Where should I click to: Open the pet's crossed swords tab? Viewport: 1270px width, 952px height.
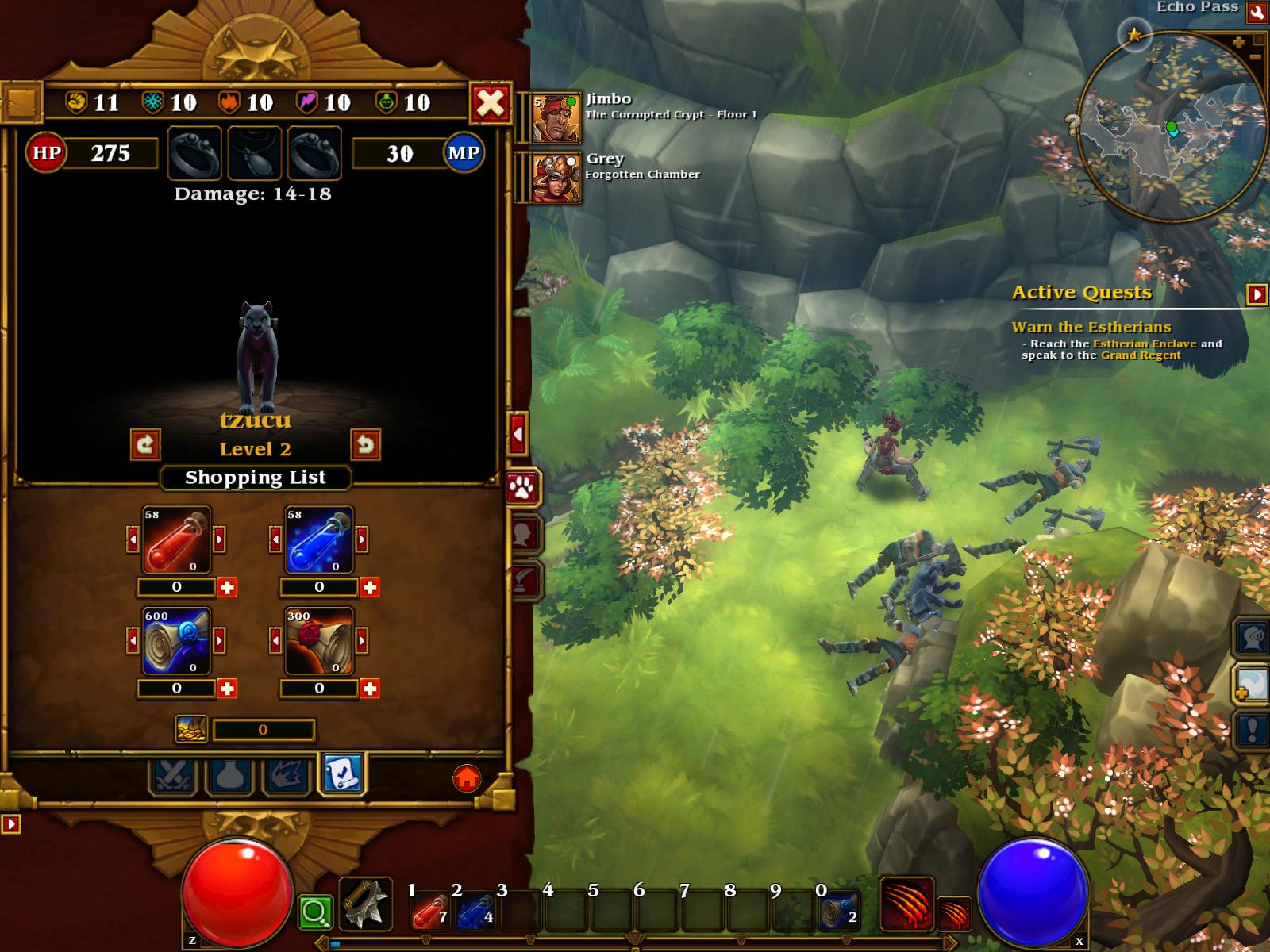pos(171,775)
